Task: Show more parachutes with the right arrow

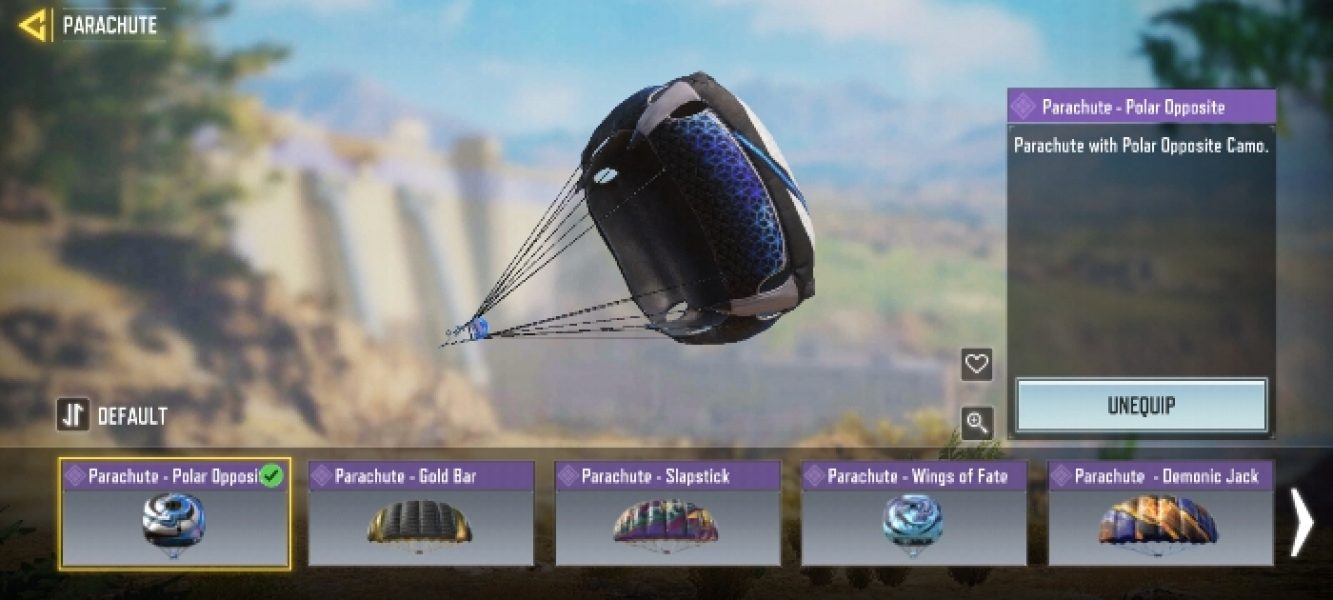Action: click(x=1301, y=521)
